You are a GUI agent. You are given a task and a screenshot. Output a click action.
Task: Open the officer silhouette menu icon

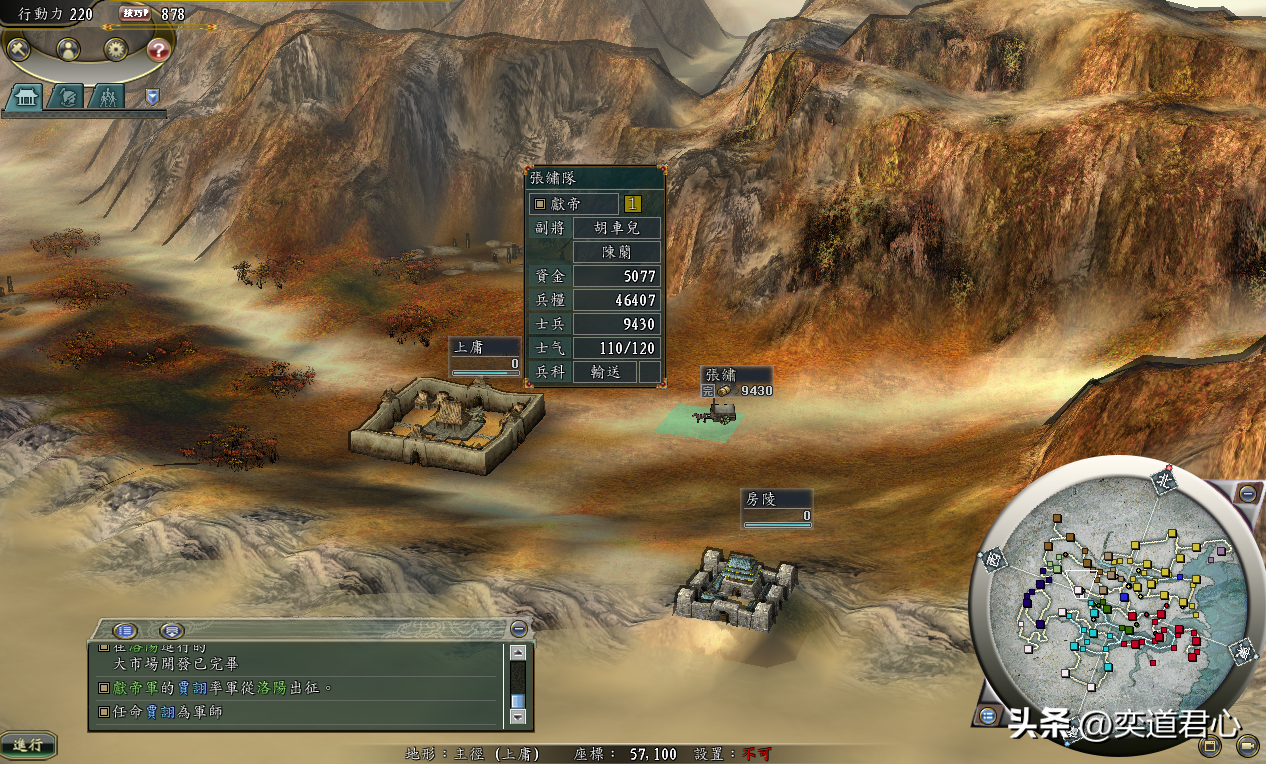pyautogui.click(x=68, y=48)
